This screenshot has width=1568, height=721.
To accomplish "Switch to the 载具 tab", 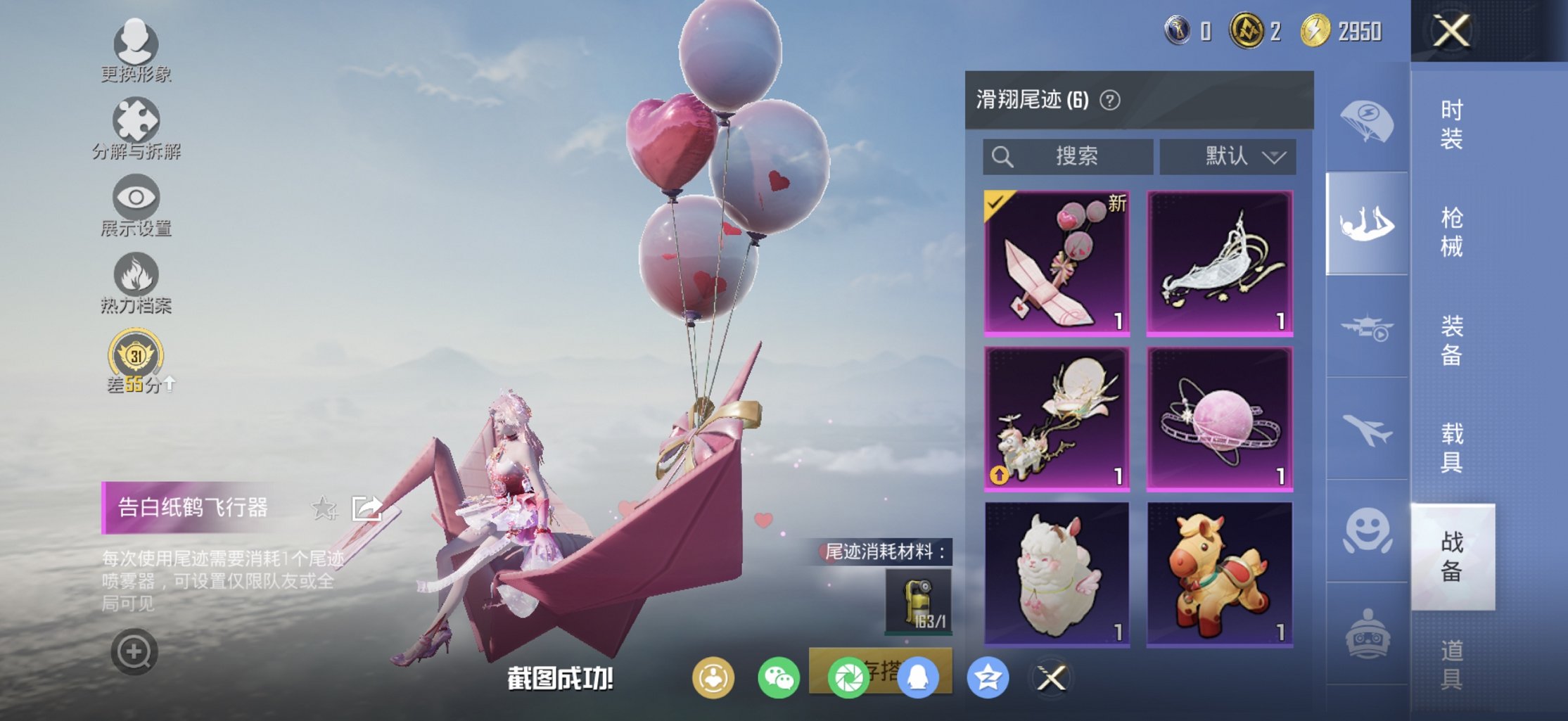I will (x=1453, y=447).
